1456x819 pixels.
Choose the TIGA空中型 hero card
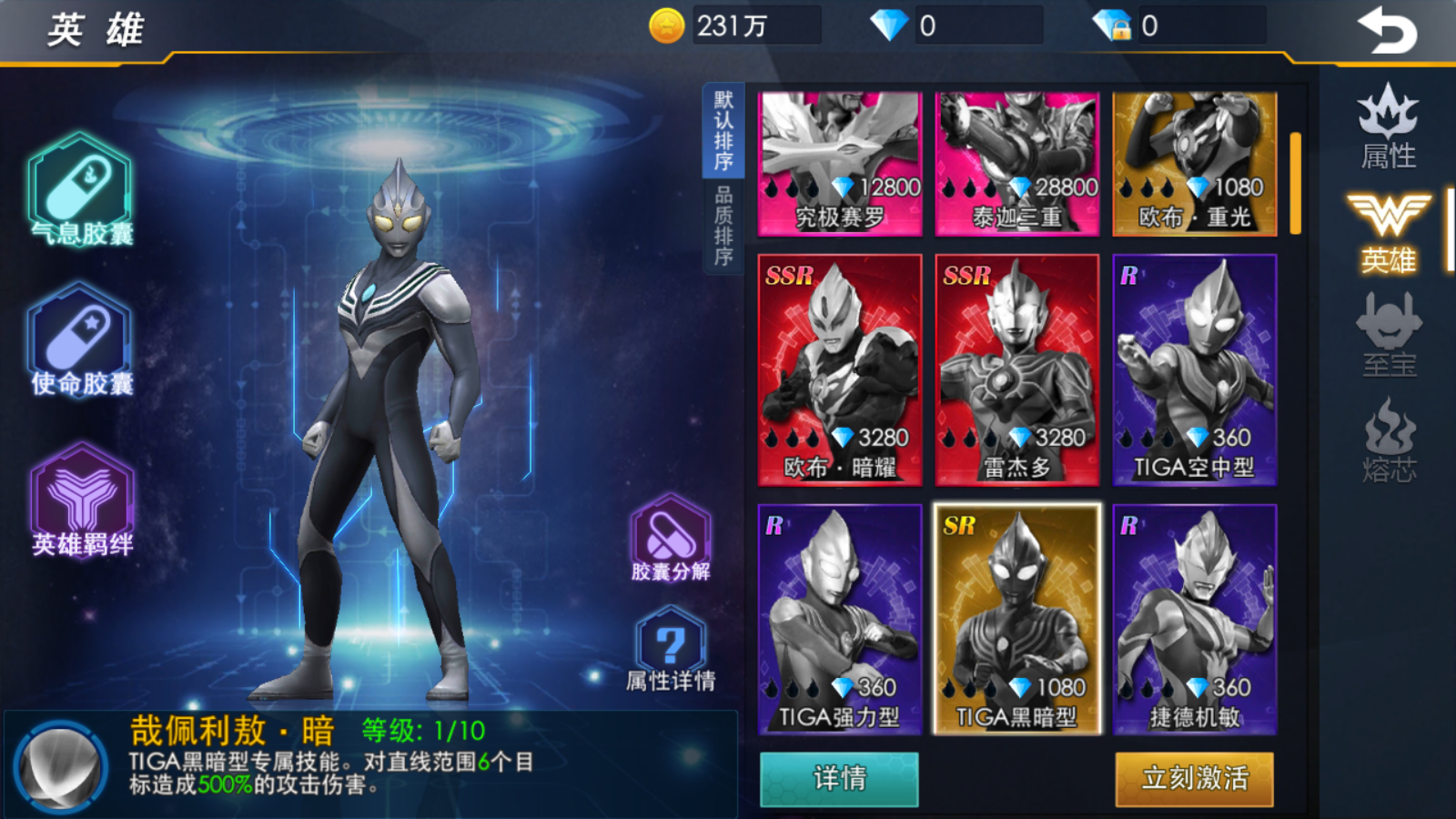tap(1194, 369)
